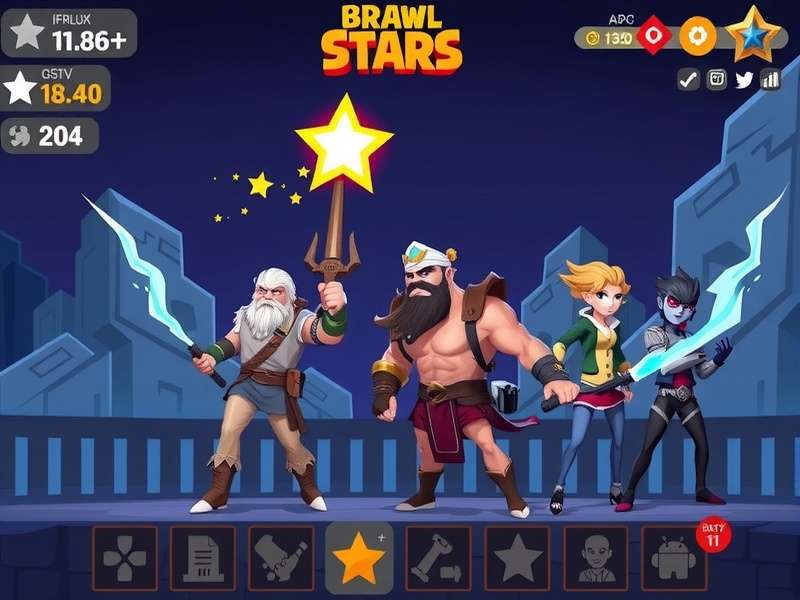Click the red diamond badge icon
800x600 pixels.
(x=653, y=35)
